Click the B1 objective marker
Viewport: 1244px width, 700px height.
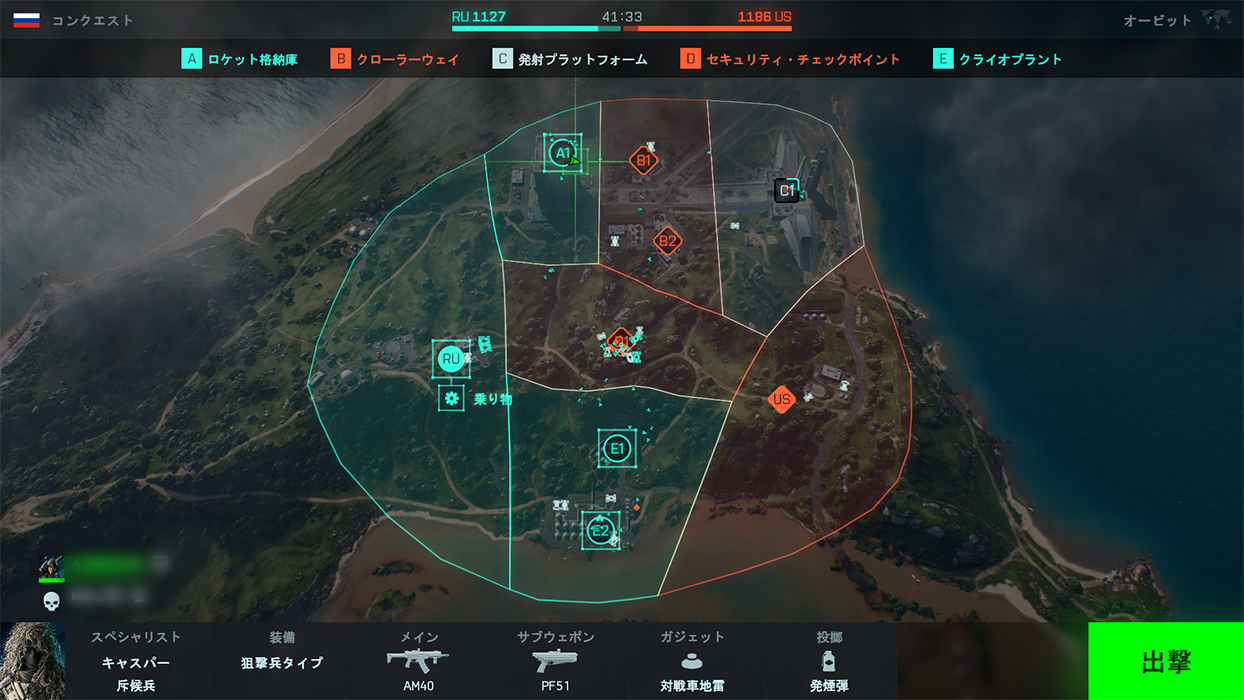click(644, 160)
